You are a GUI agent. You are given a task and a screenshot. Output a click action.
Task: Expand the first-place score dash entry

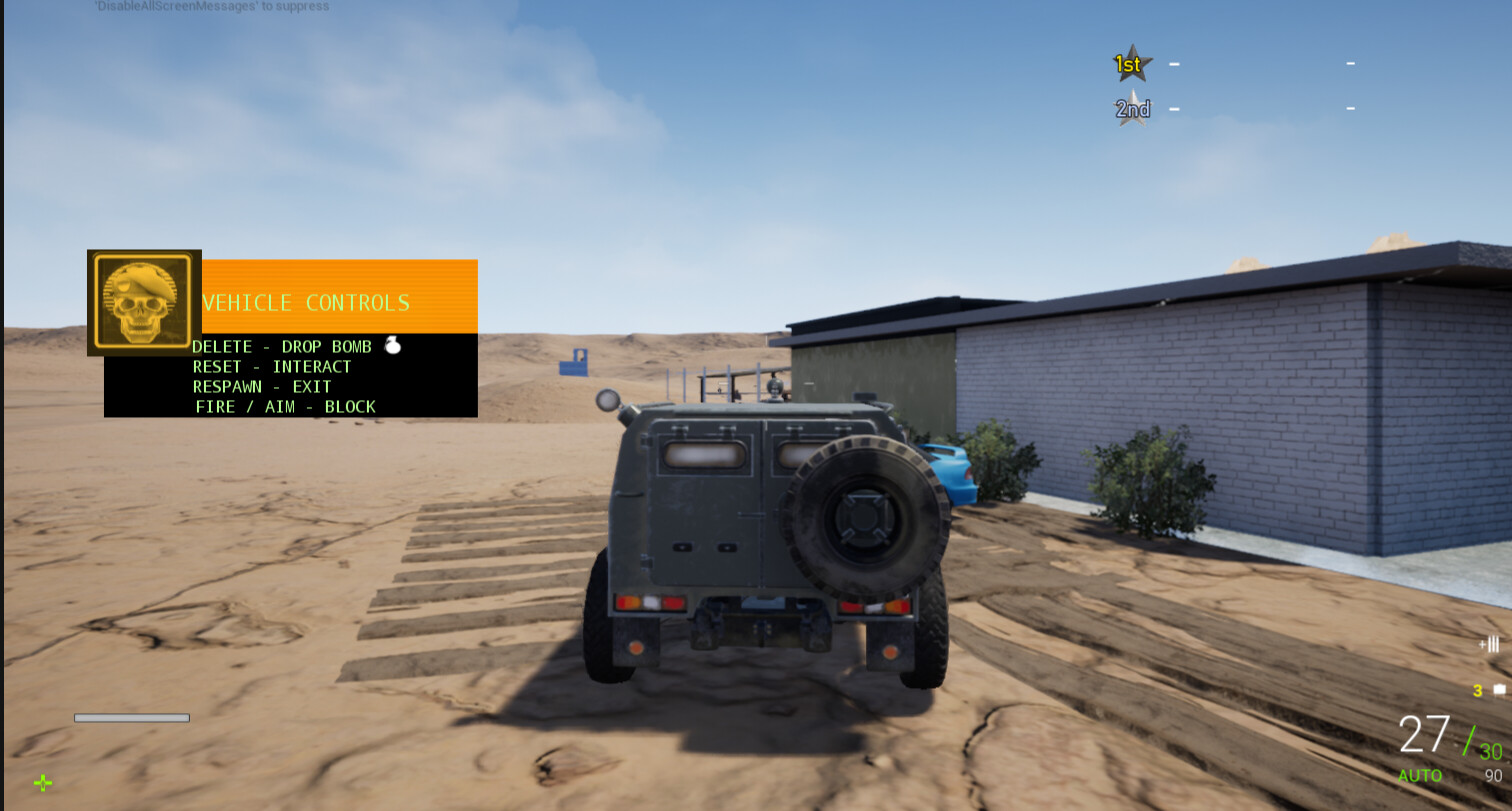1172,63
